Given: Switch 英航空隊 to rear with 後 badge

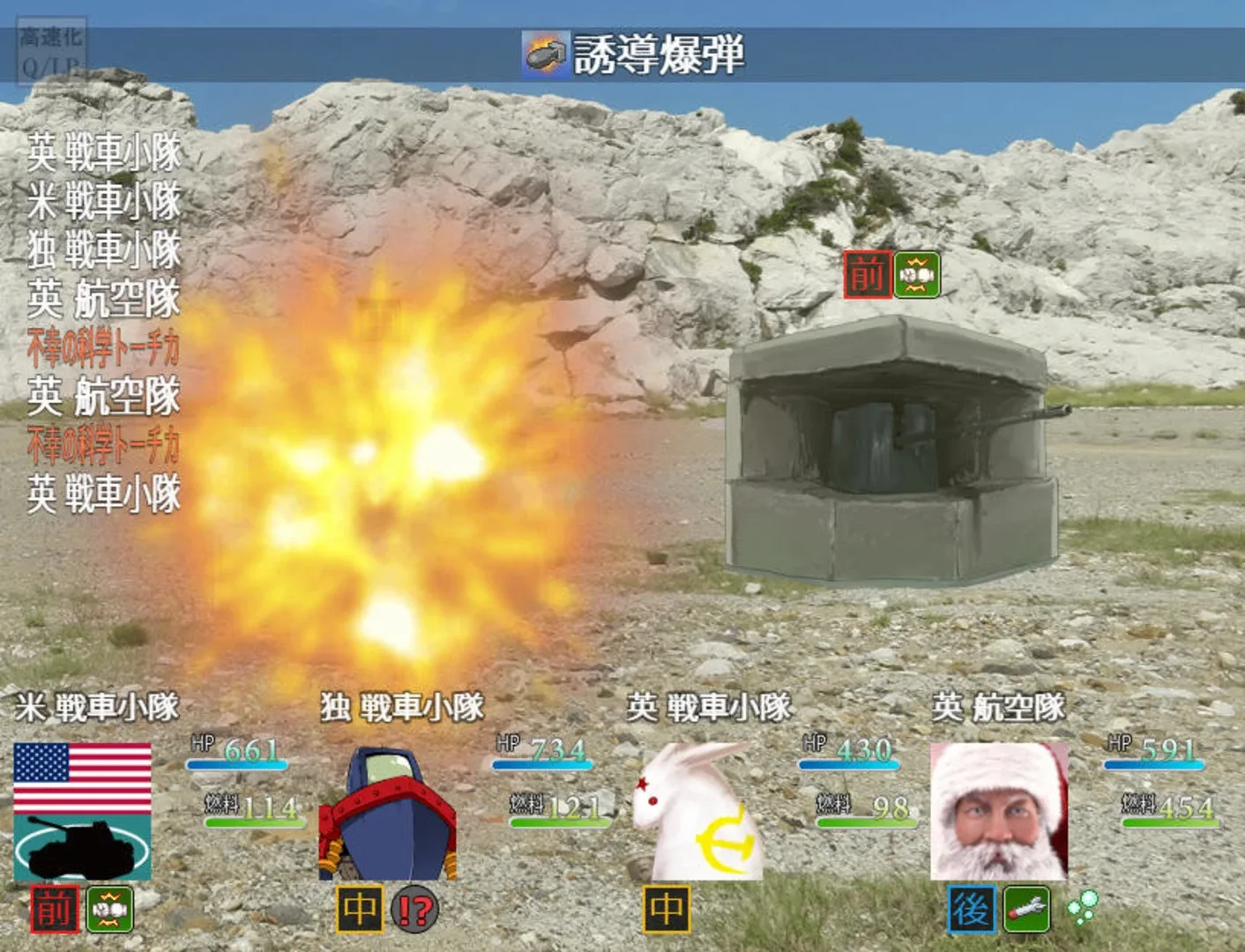Looking at the screenshot, I should click(971, 908).
